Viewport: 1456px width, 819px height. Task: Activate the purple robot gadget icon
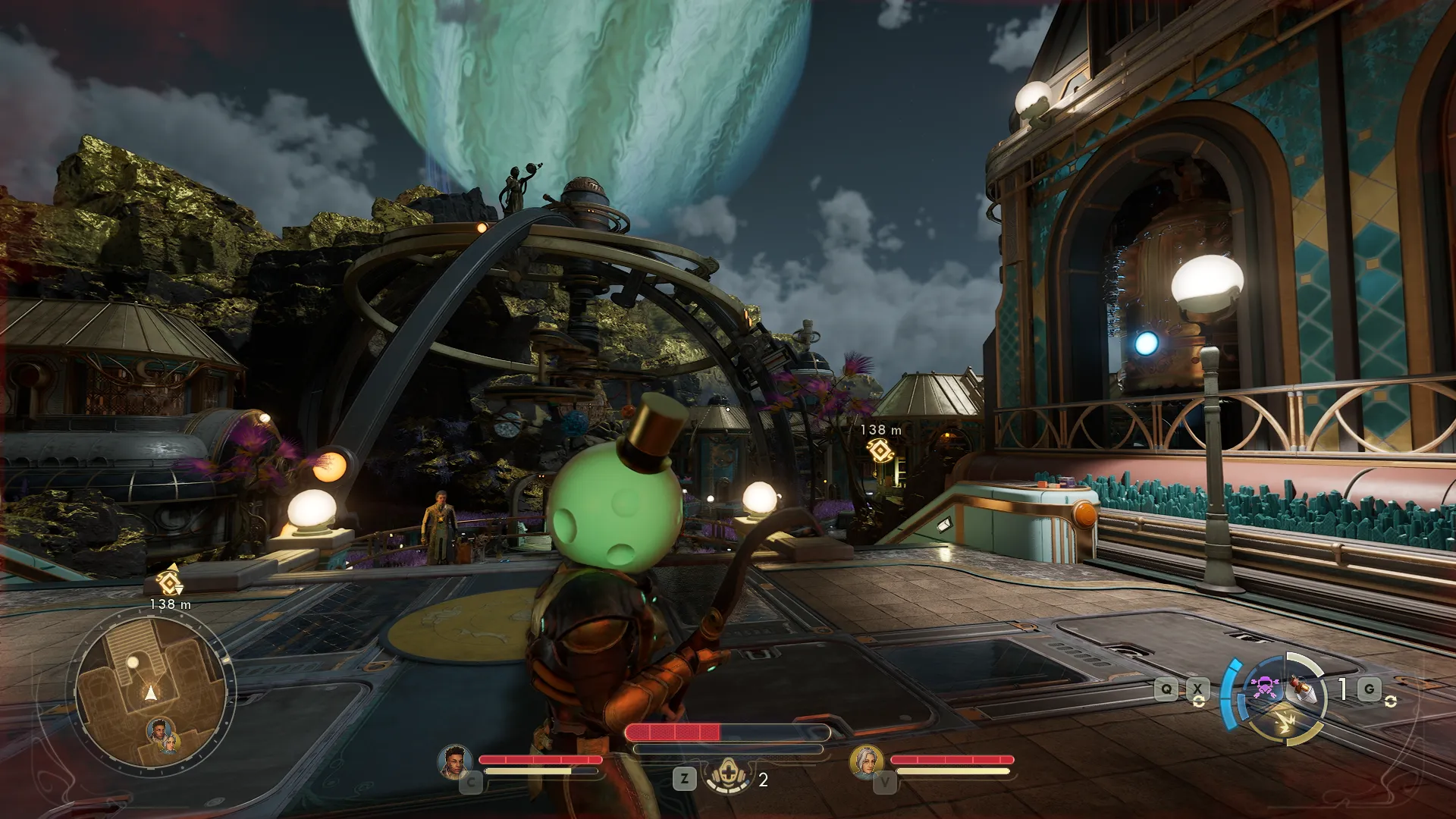(x=1263, y=688)
